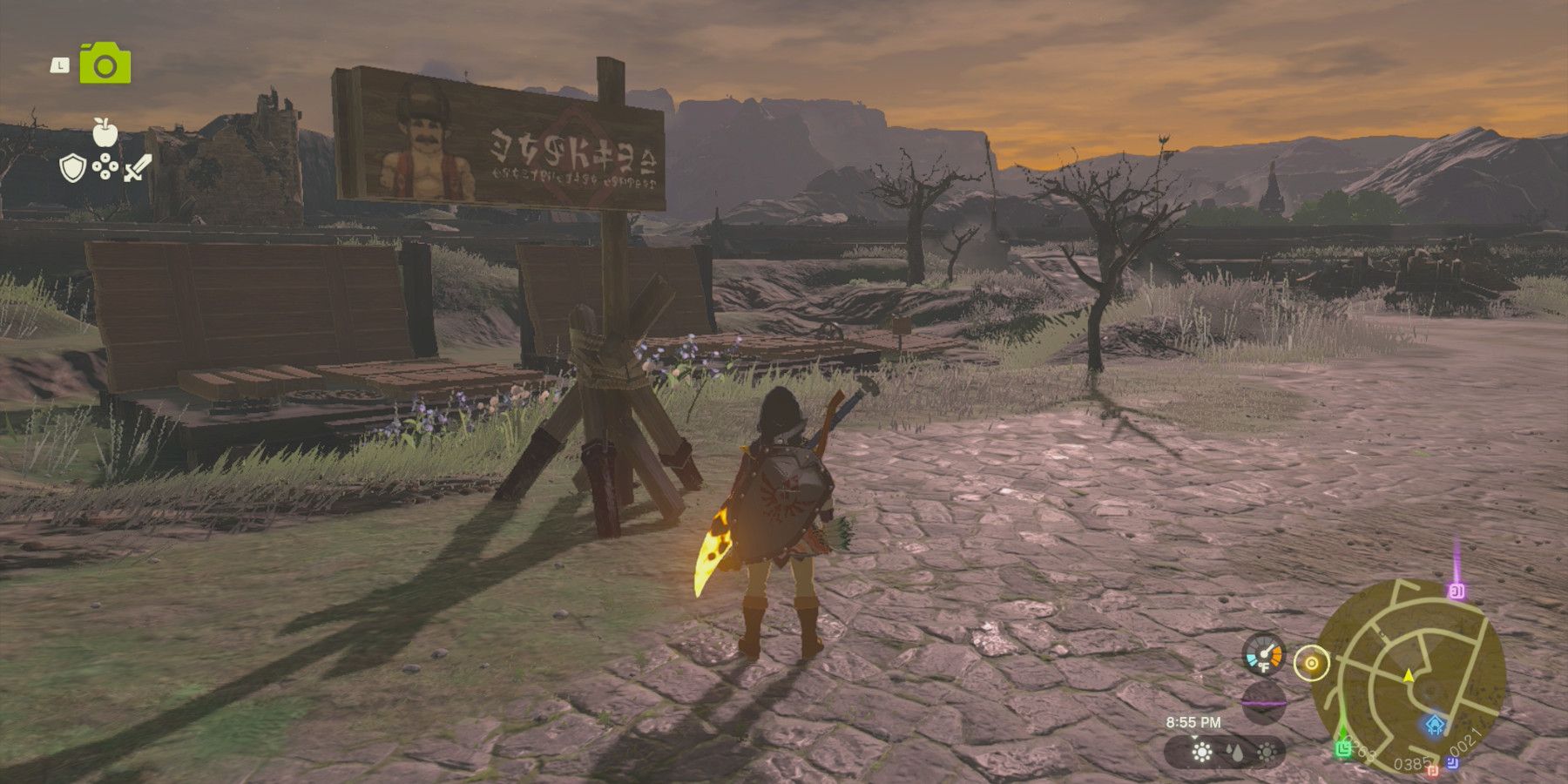Viewport: 1568px width, 784px height.
Task: Click the 0385 coordinate readout
Action: click(x=1412, y=764)
